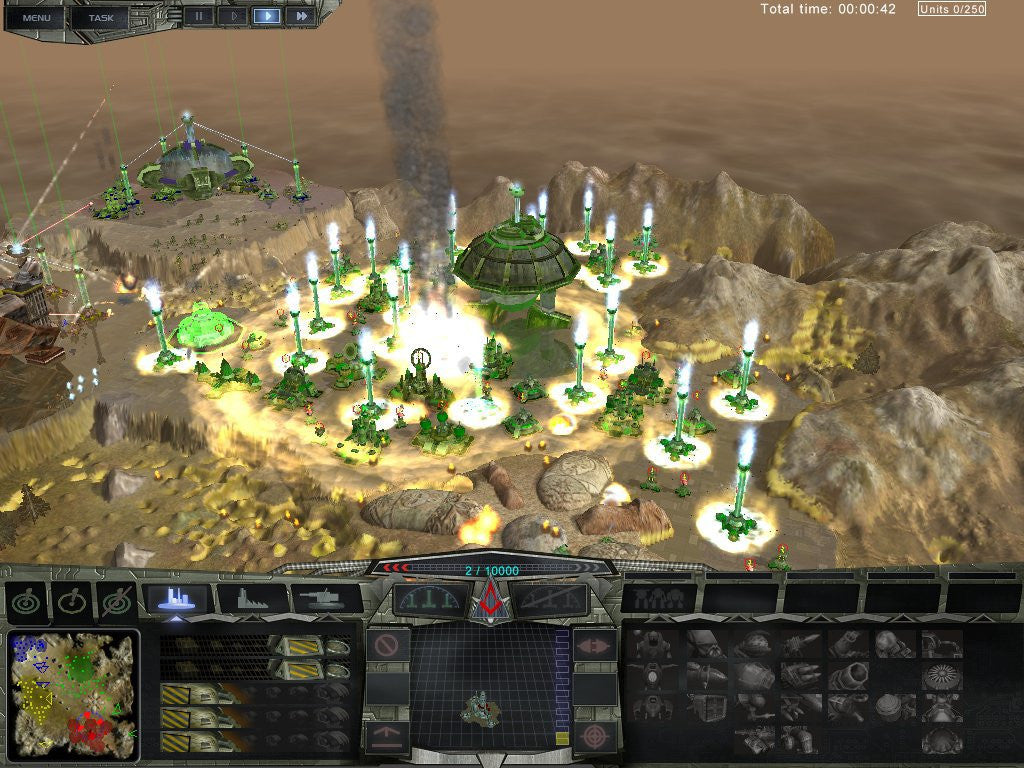Switch to the blue base structures tab
The width and height of the screenshot is (1024, 768).
coord(177,598)
